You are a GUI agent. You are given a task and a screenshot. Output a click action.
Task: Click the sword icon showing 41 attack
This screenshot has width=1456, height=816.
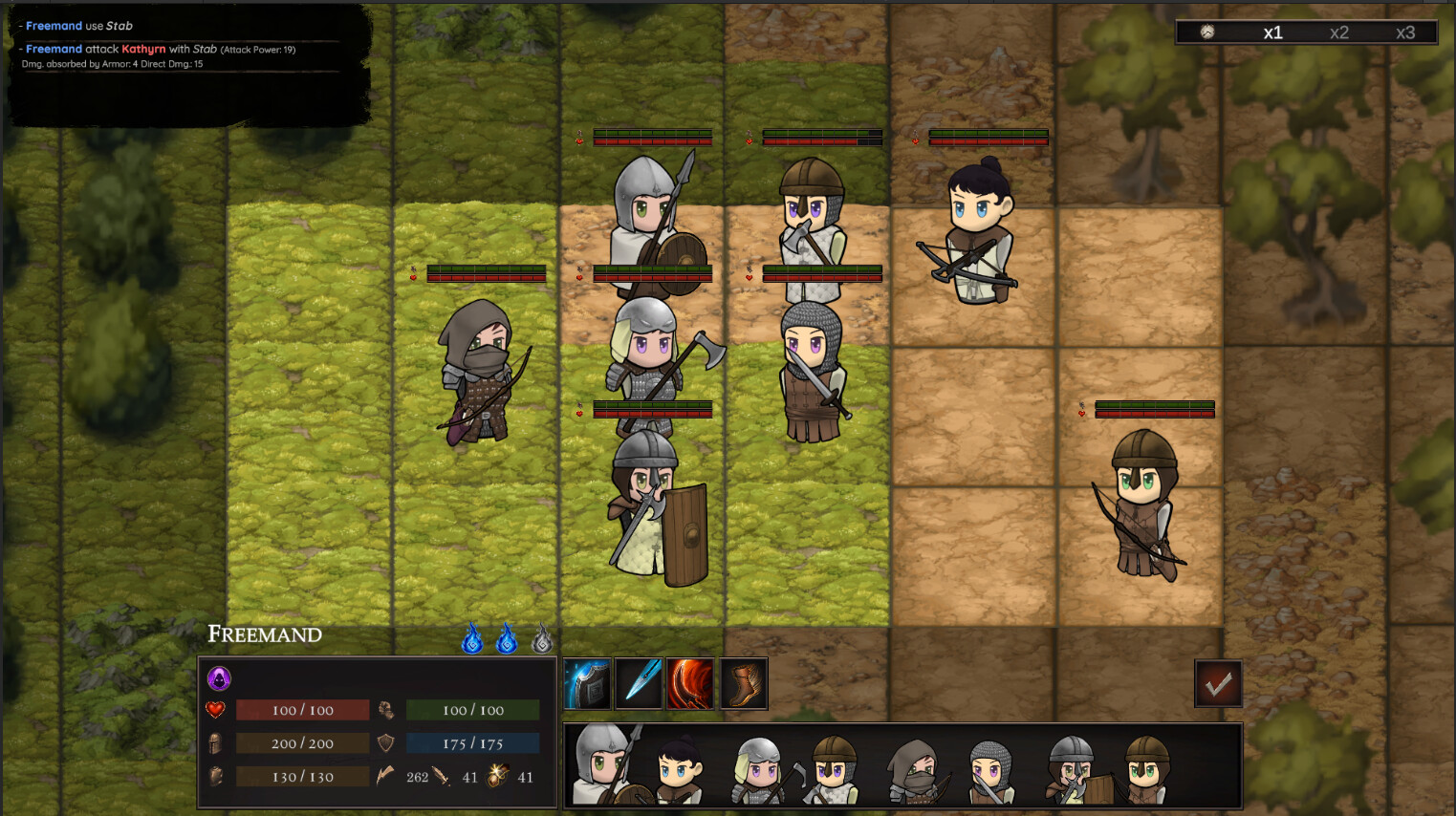pos(442,777)
